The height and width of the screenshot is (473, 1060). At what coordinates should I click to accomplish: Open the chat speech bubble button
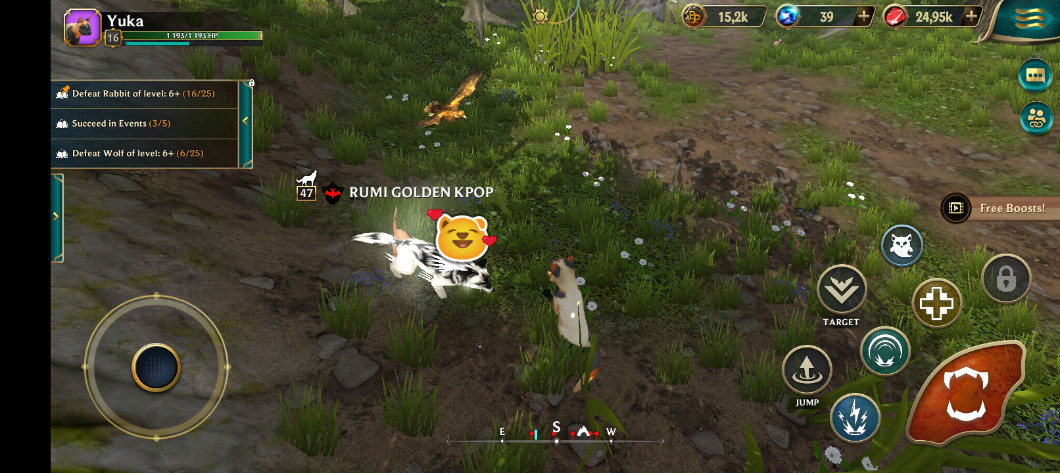click(1035, 75)
